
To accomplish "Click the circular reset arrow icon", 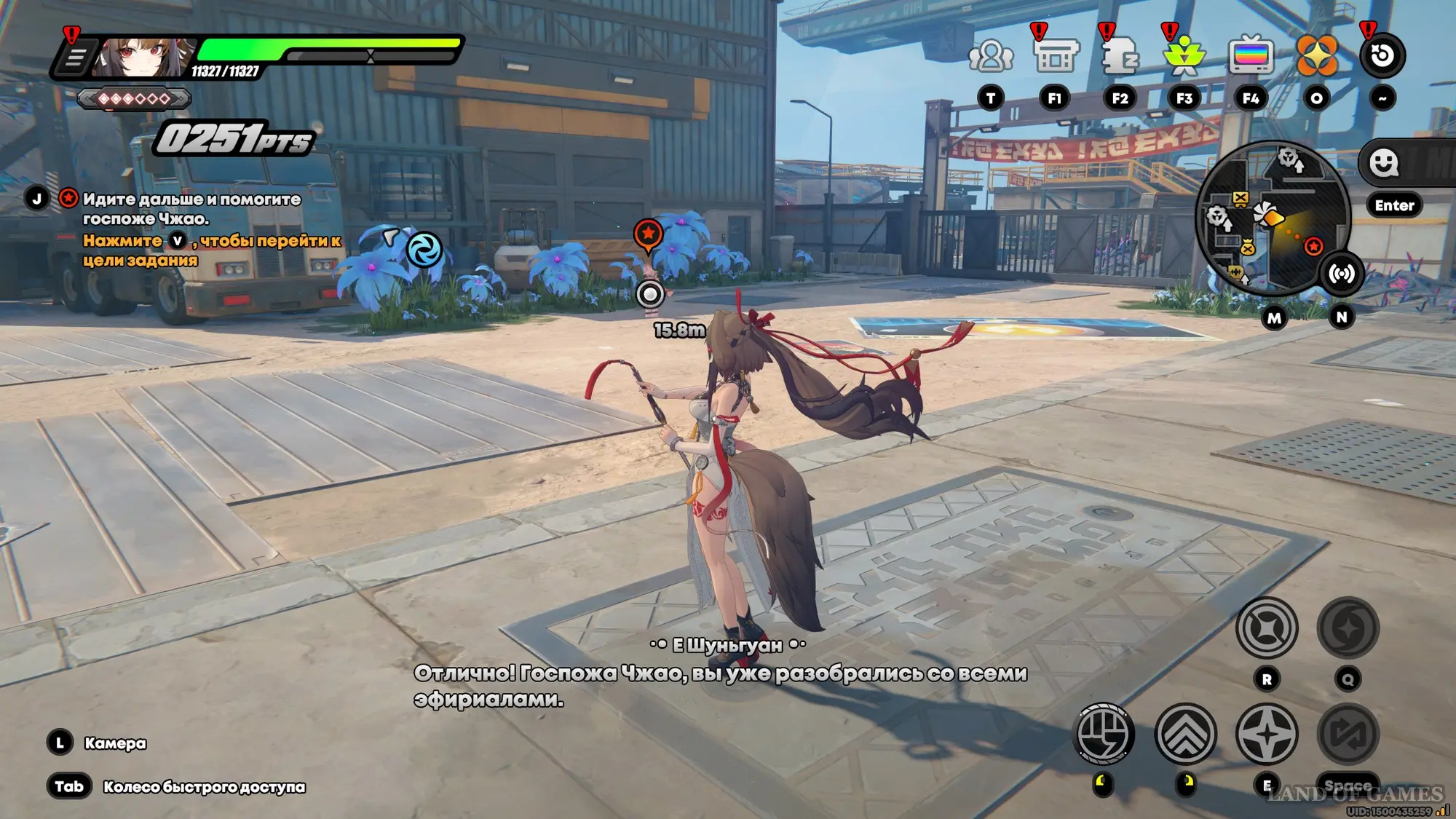I will 1382,56.
